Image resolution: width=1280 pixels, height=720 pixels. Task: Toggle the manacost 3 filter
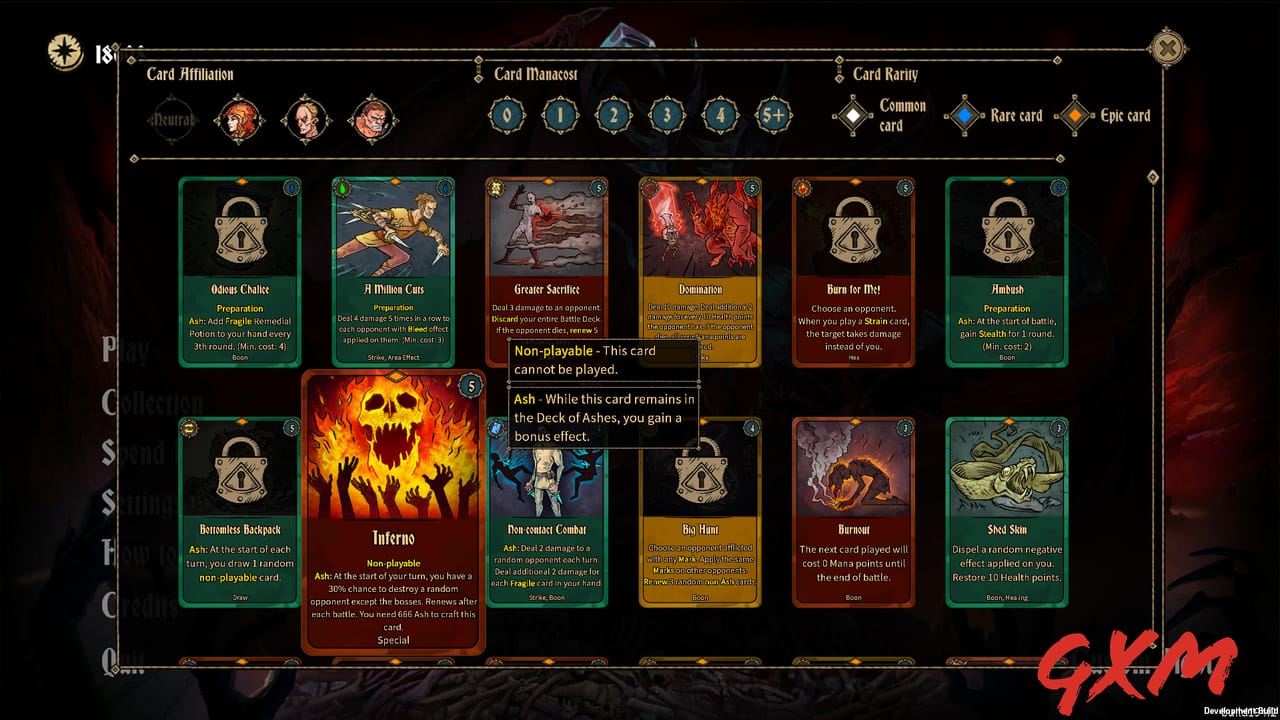[665, 115]
